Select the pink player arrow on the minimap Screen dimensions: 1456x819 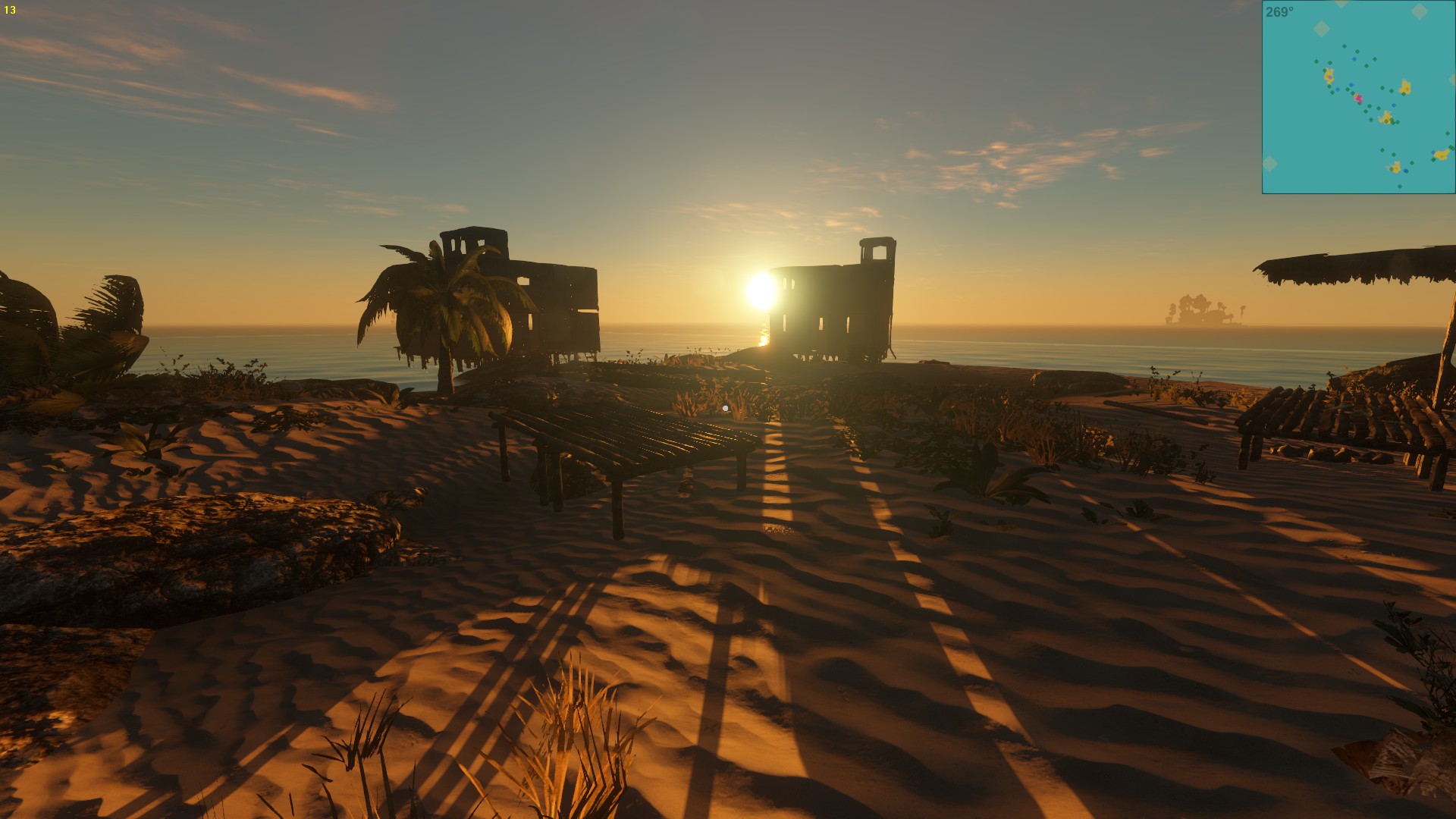tap(1358, 99)
